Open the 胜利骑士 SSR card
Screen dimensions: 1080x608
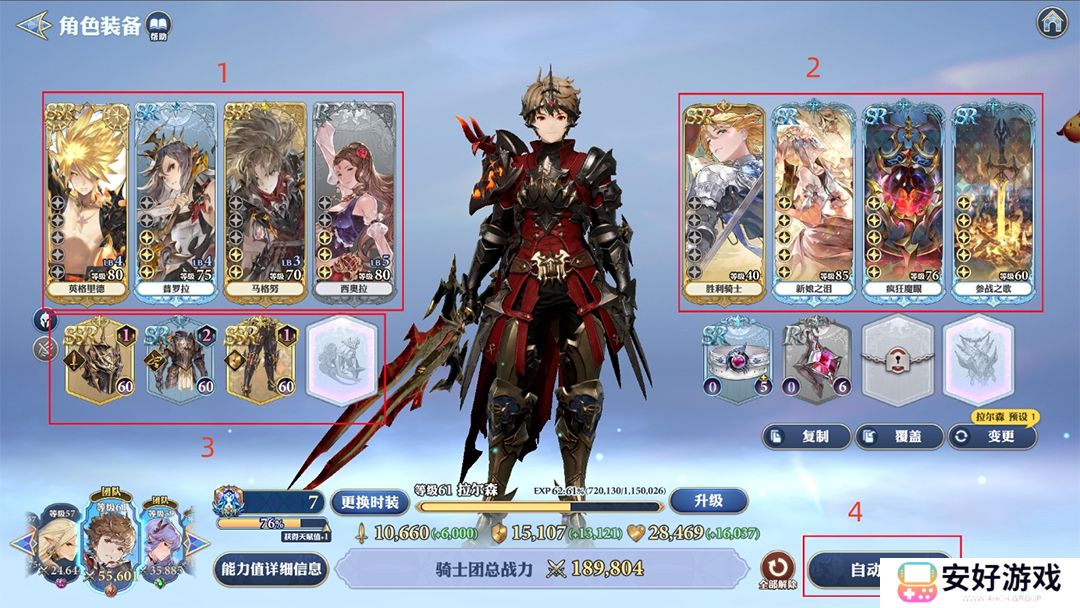pyautogui.click(x=725, y=198)
